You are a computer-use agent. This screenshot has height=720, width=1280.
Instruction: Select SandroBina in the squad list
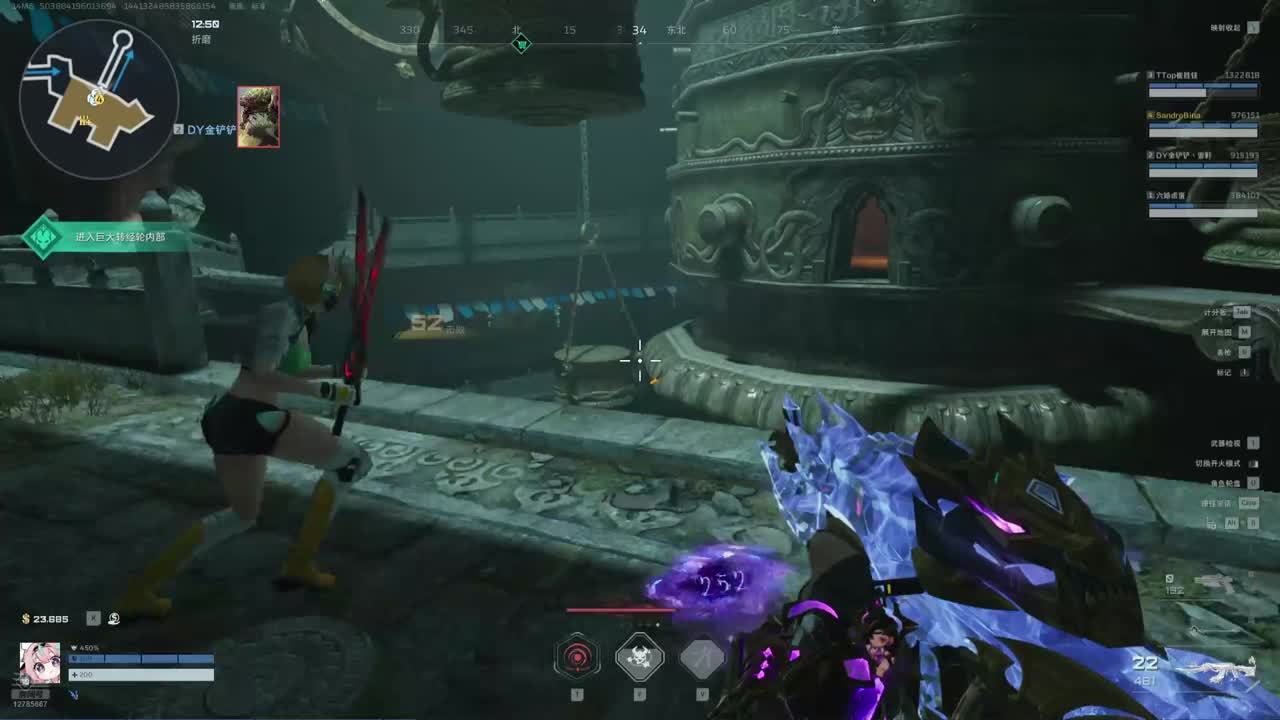[1202, 122]
